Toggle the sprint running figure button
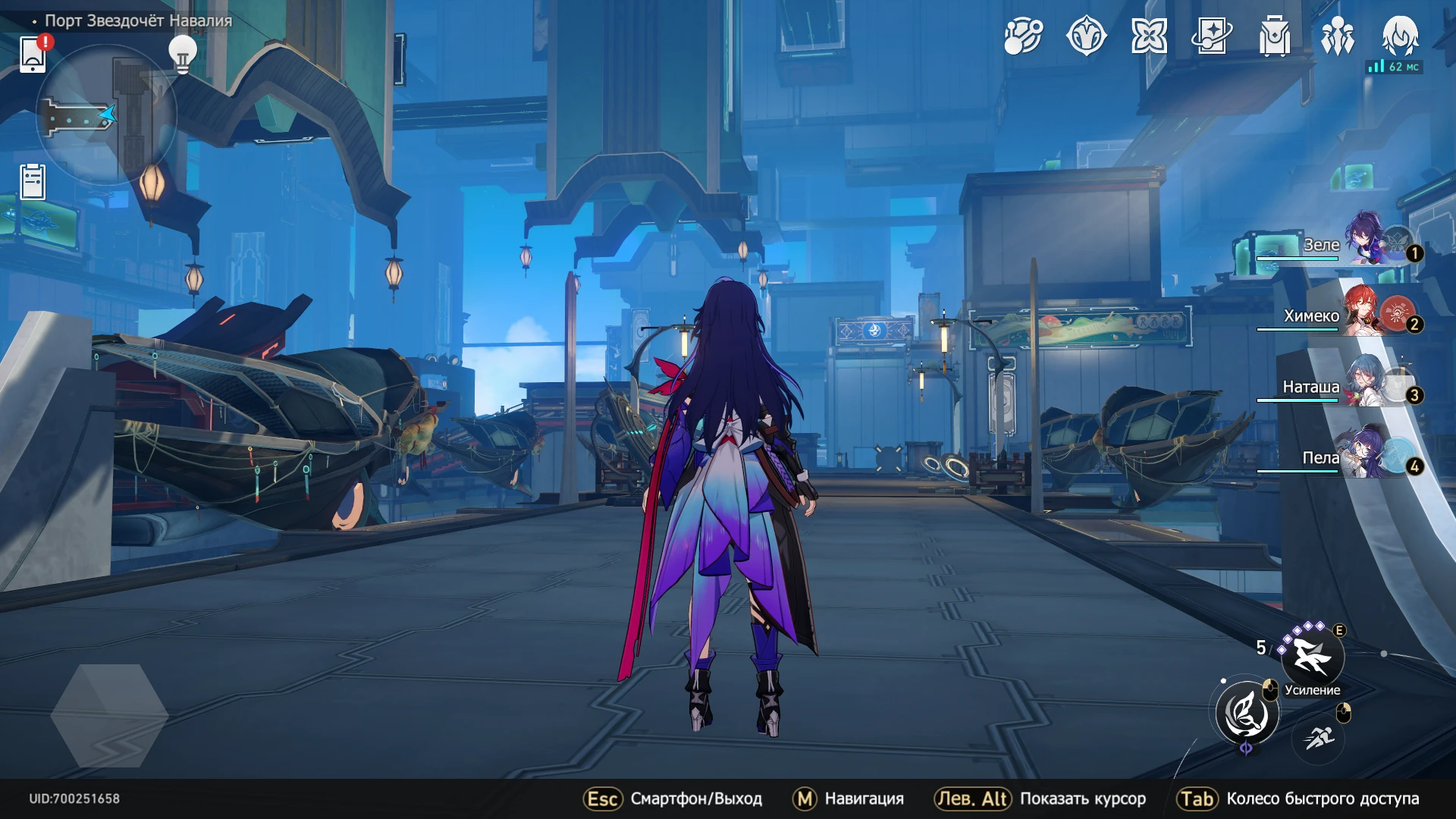Image resolution: width=1456 pixels, height=819 pixels. (x=1320, y=737)
